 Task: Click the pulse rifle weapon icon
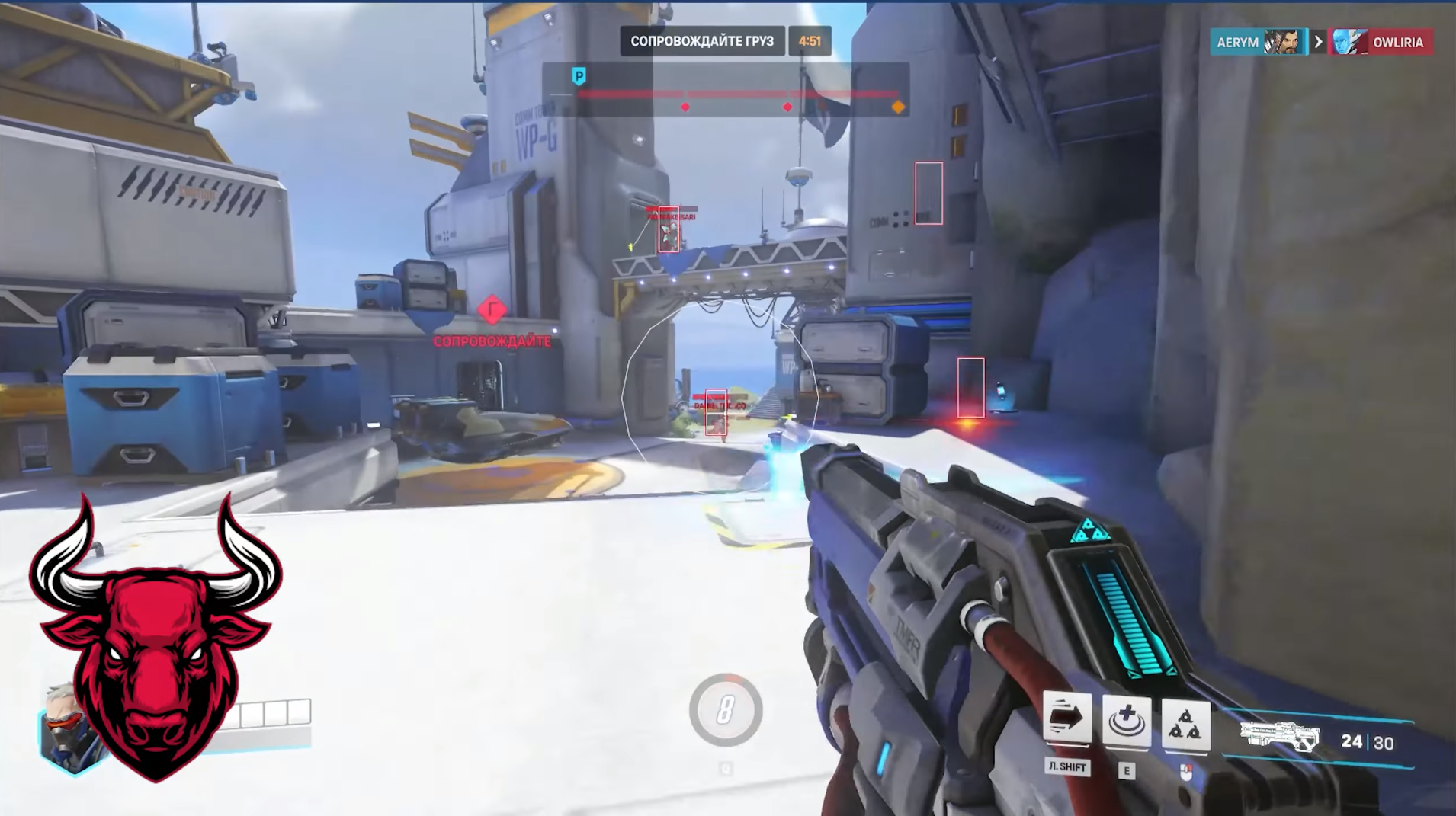pyautogui.click(x=1279, y=736)
